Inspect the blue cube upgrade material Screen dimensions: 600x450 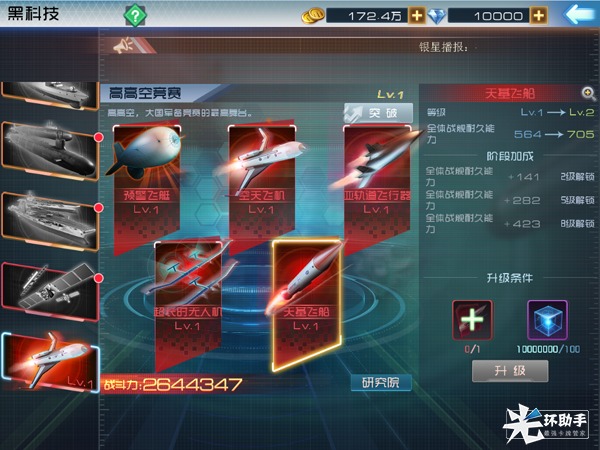coord(546,320)
